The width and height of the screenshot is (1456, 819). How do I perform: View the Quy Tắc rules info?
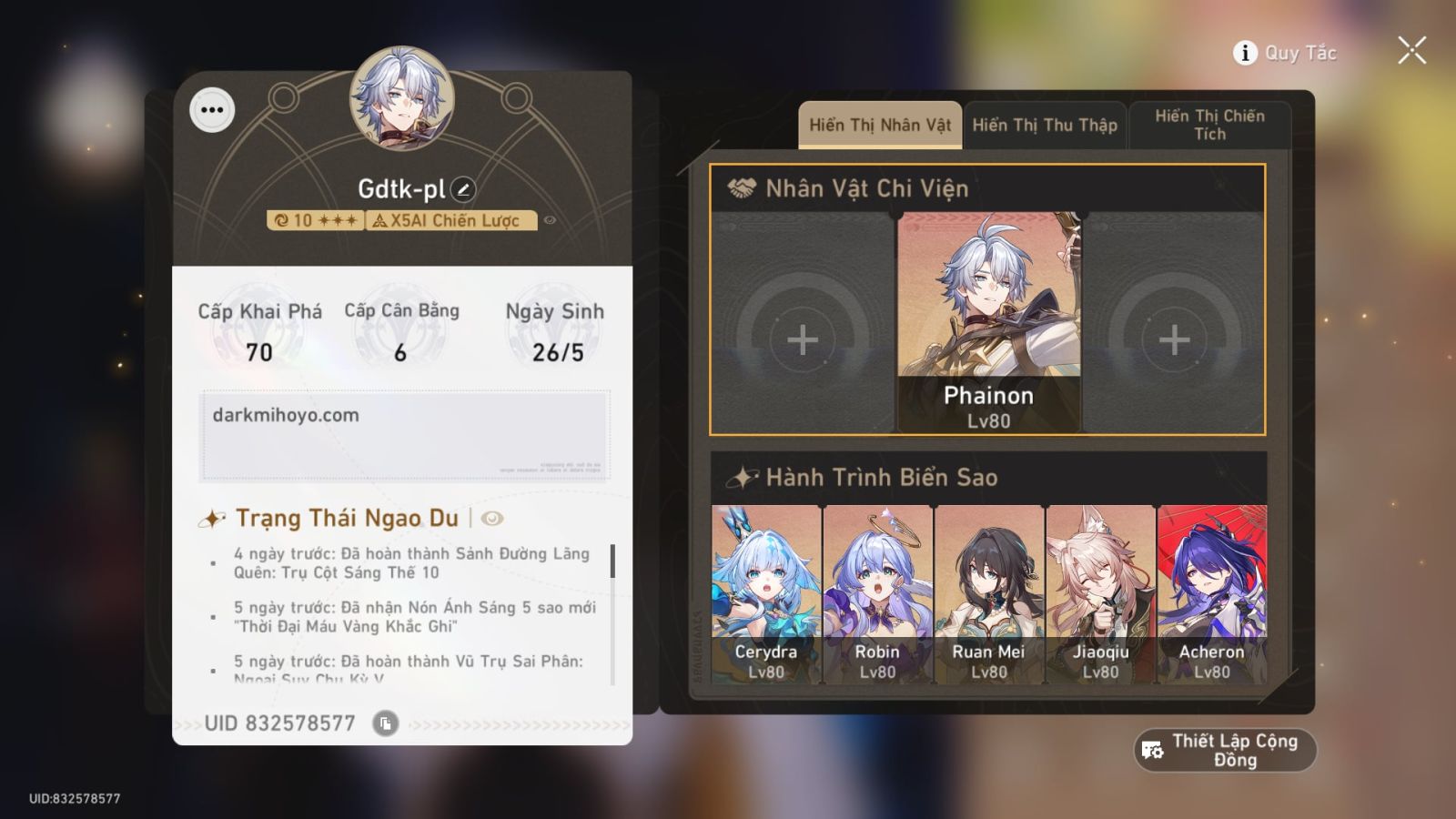(x=1285, y=53)
